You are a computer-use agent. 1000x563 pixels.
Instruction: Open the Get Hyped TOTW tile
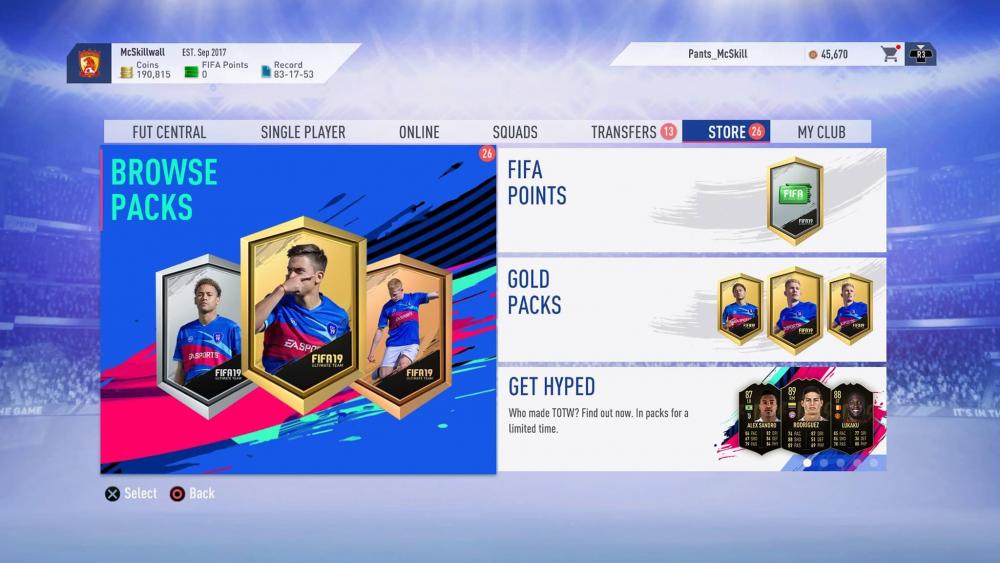tap(691, 418)
